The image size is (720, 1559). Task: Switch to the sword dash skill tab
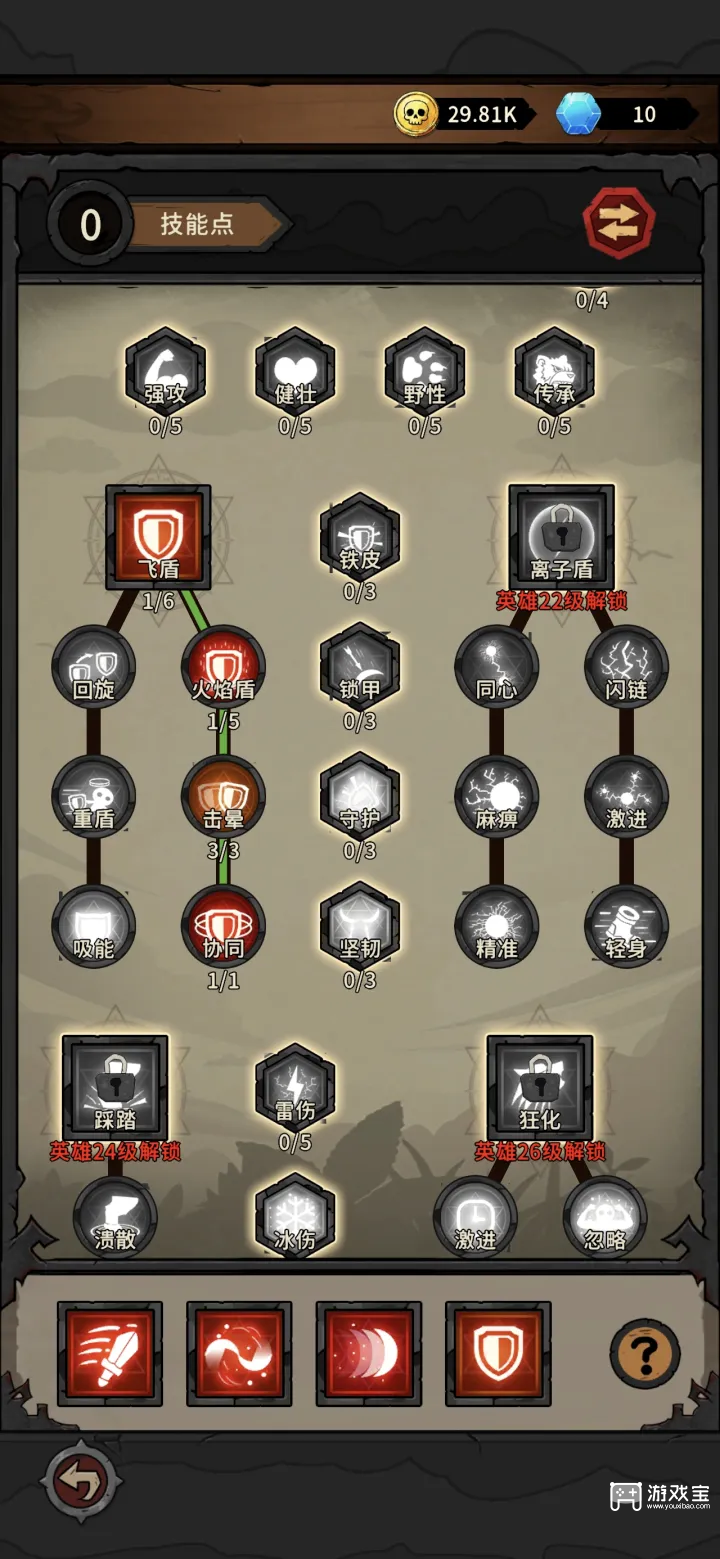pos(110,1355)
